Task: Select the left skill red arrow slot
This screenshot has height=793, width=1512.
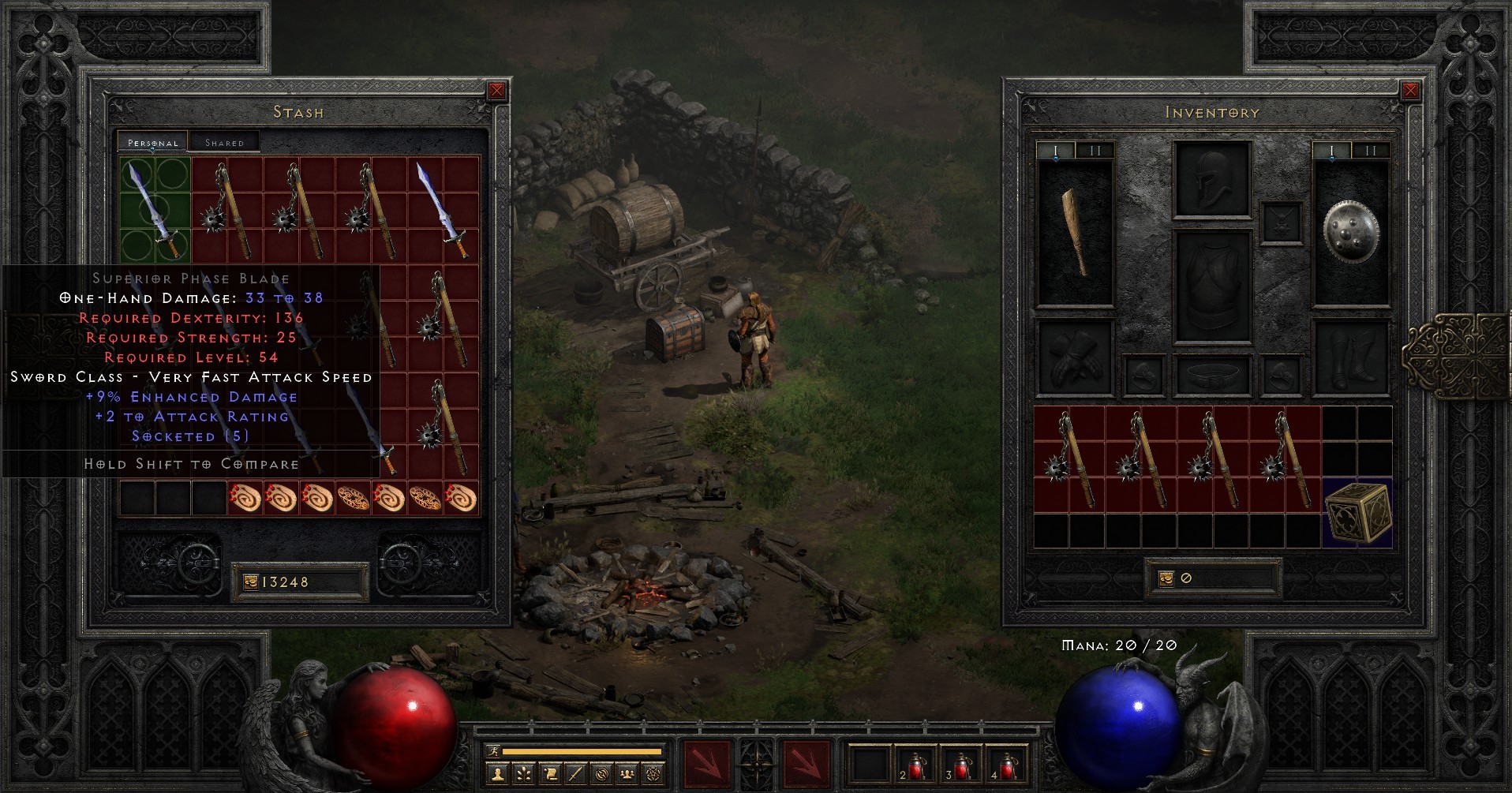Action: (x=709, y=765)
